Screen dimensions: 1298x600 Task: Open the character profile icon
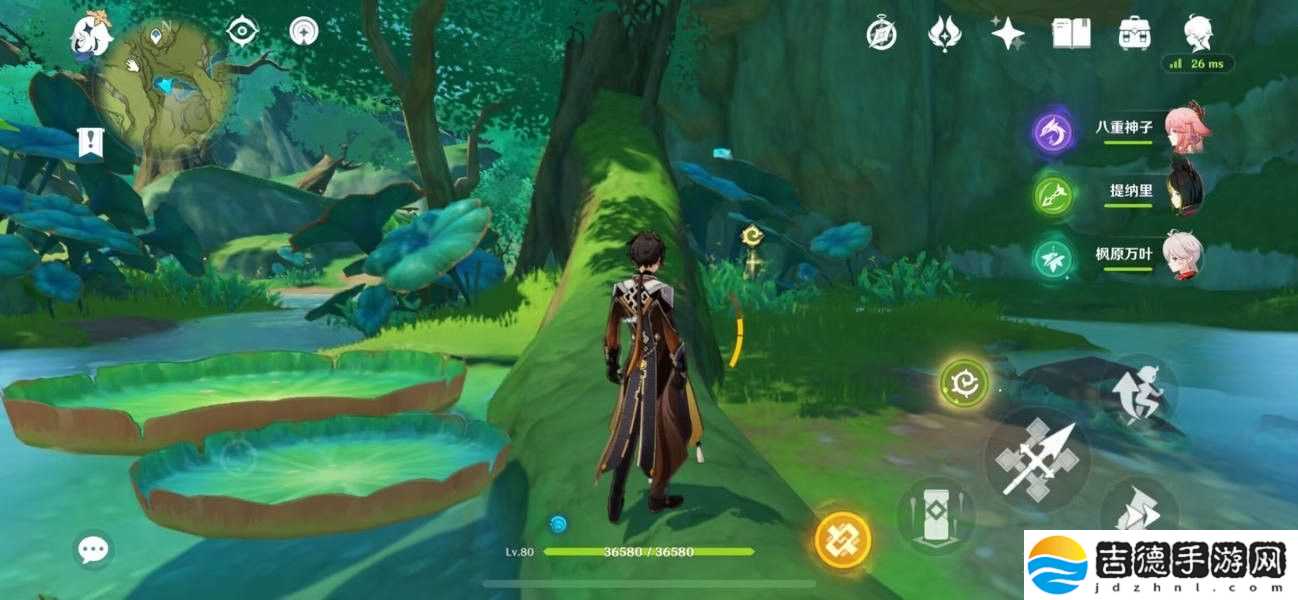[1198, 34]
